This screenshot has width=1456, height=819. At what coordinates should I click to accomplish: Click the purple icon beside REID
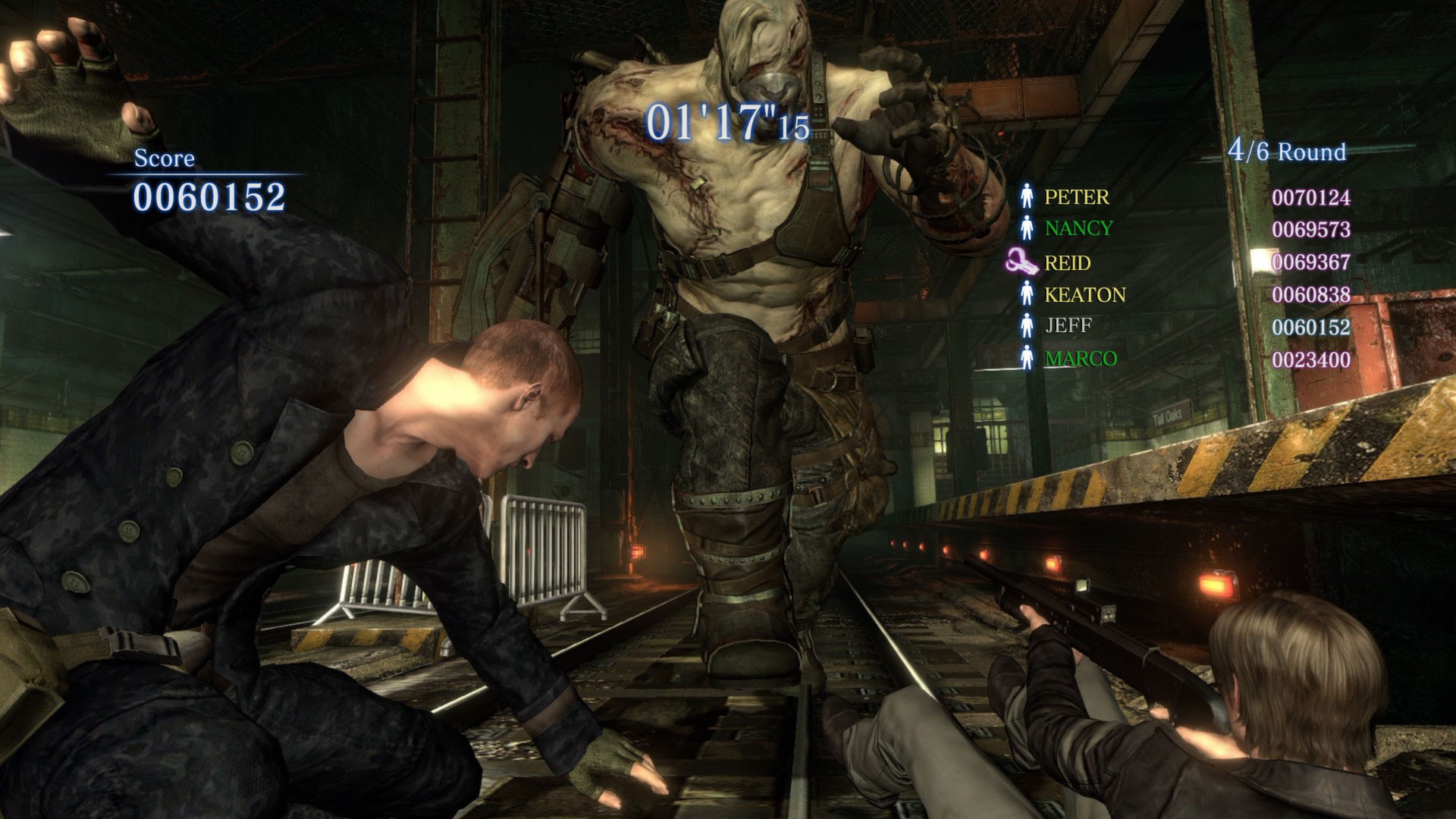[x=1021, y=262]
